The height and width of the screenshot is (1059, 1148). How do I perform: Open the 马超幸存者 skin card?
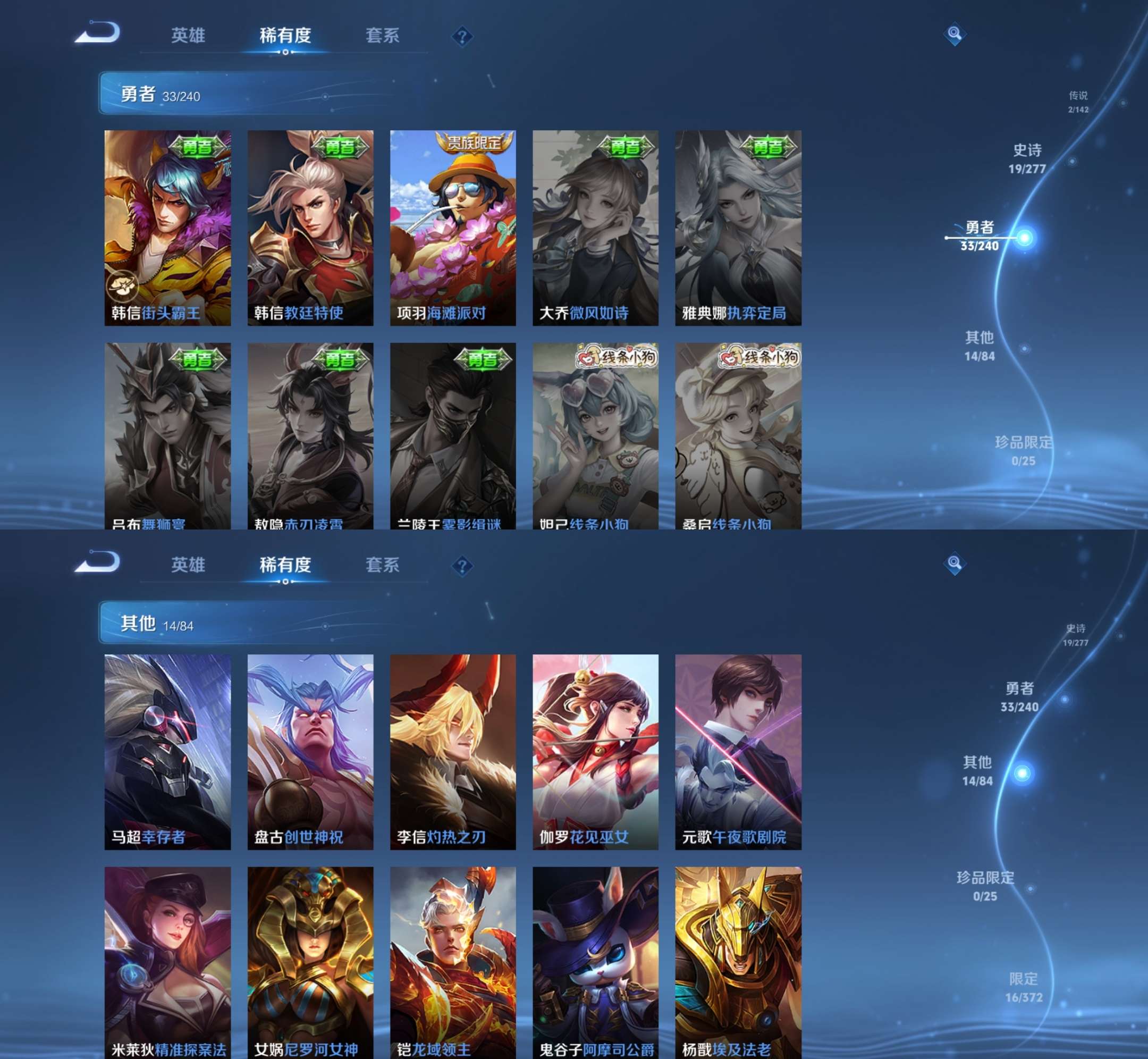point(167,751)
